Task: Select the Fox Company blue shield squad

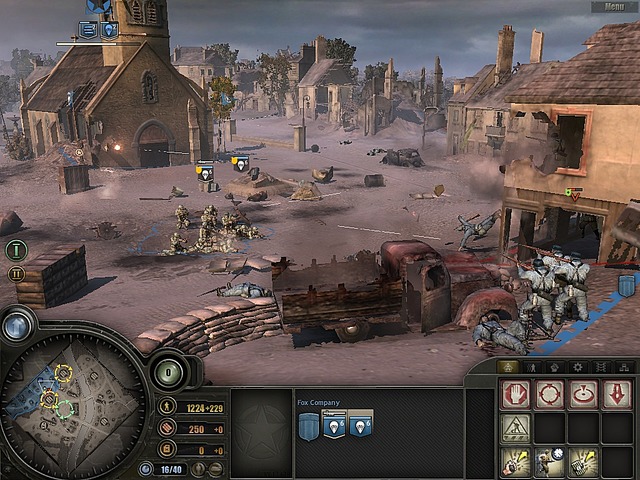Action: coord(309,426)
